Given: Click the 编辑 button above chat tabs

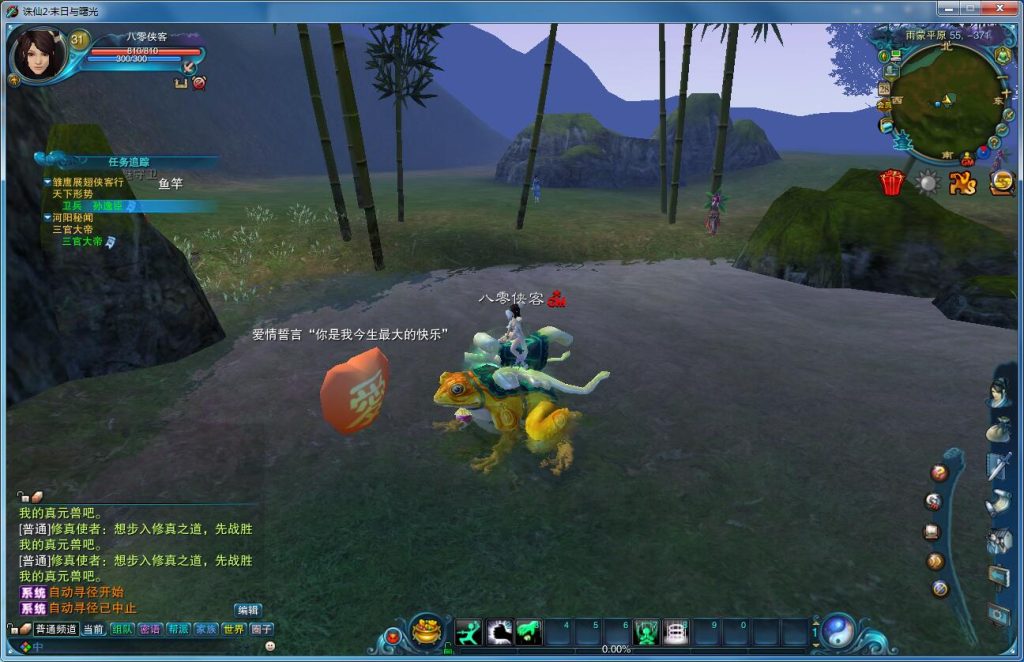Looking at the screenshot, I should pos(248,609).
